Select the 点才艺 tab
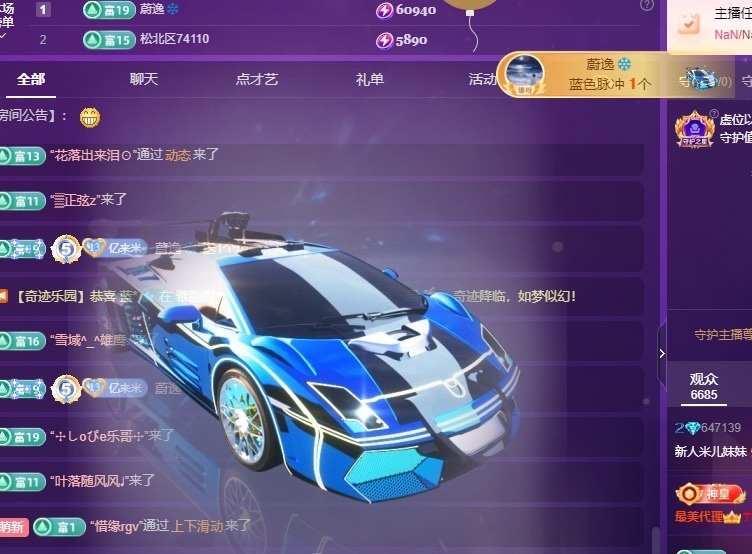The image size is (752, 554). pos(257,79)
